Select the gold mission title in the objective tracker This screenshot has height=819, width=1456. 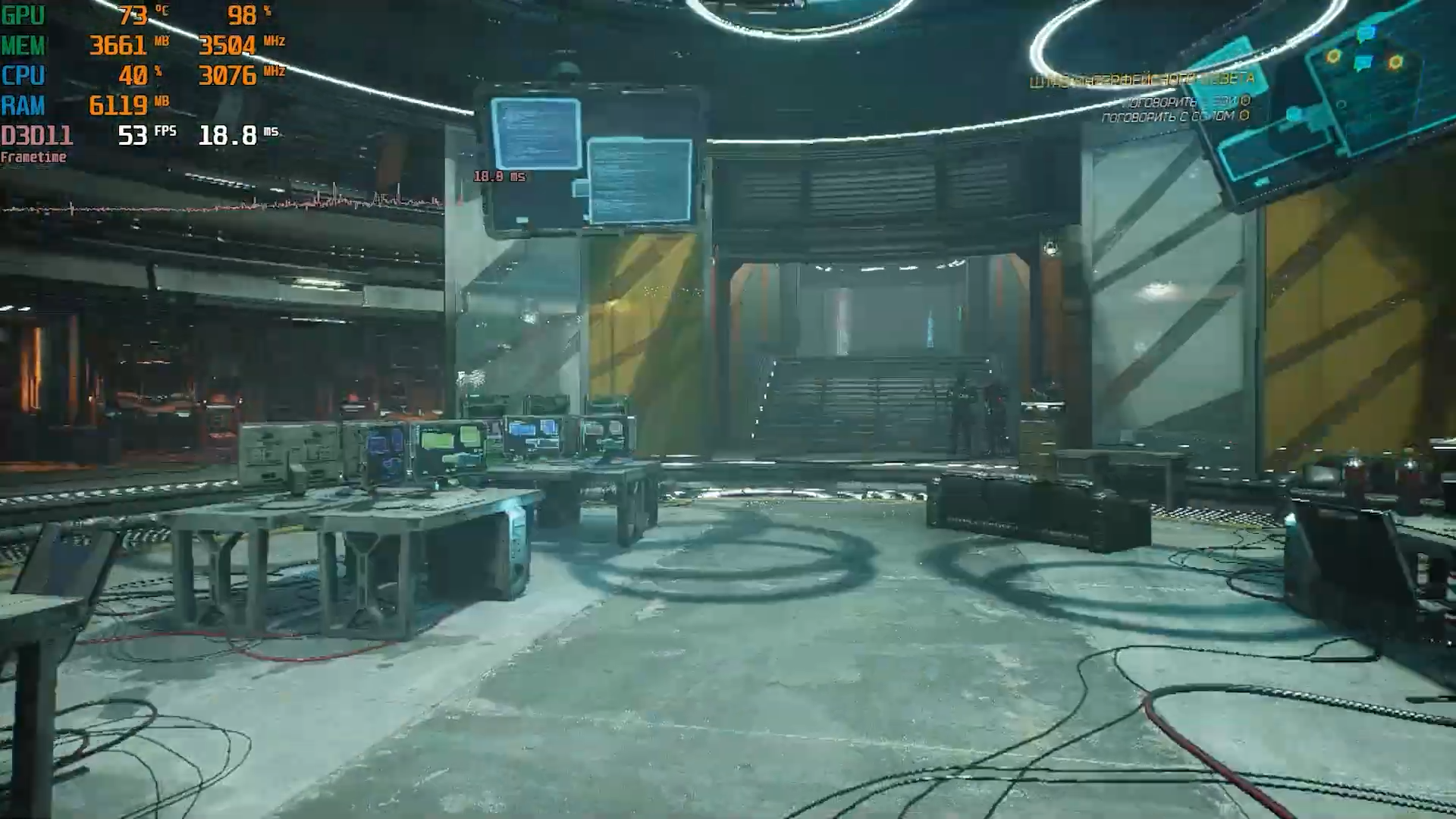[x=1141, y=80]
